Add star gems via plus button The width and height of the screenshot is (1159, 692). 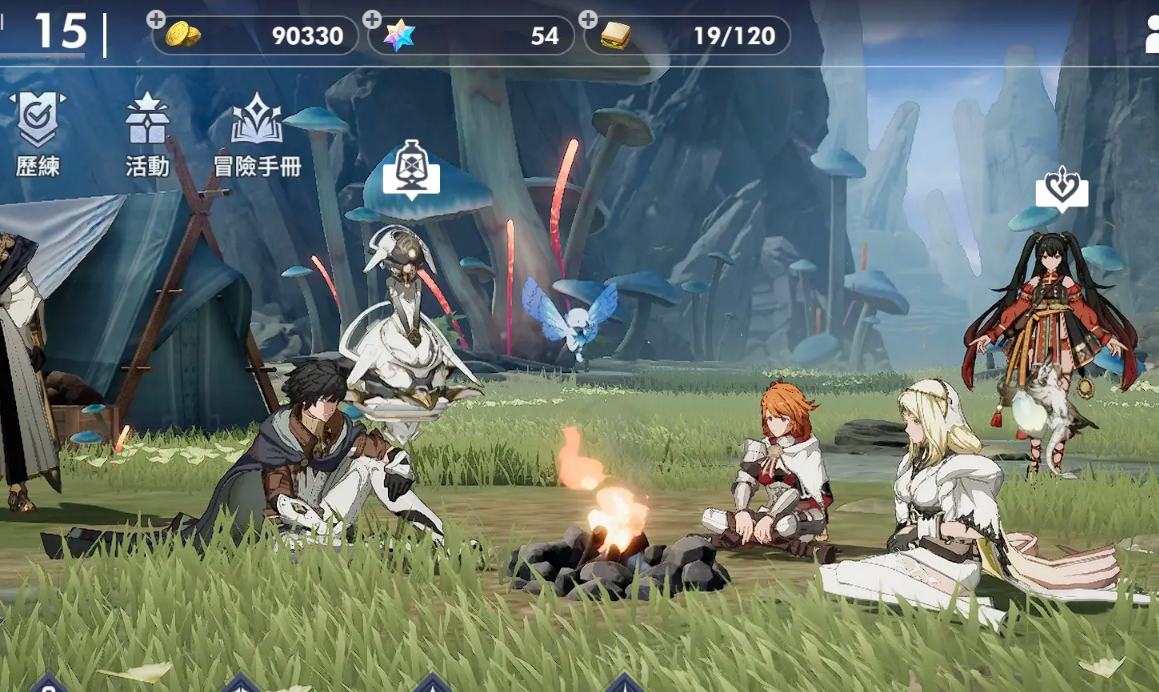(x=372, y=20)
